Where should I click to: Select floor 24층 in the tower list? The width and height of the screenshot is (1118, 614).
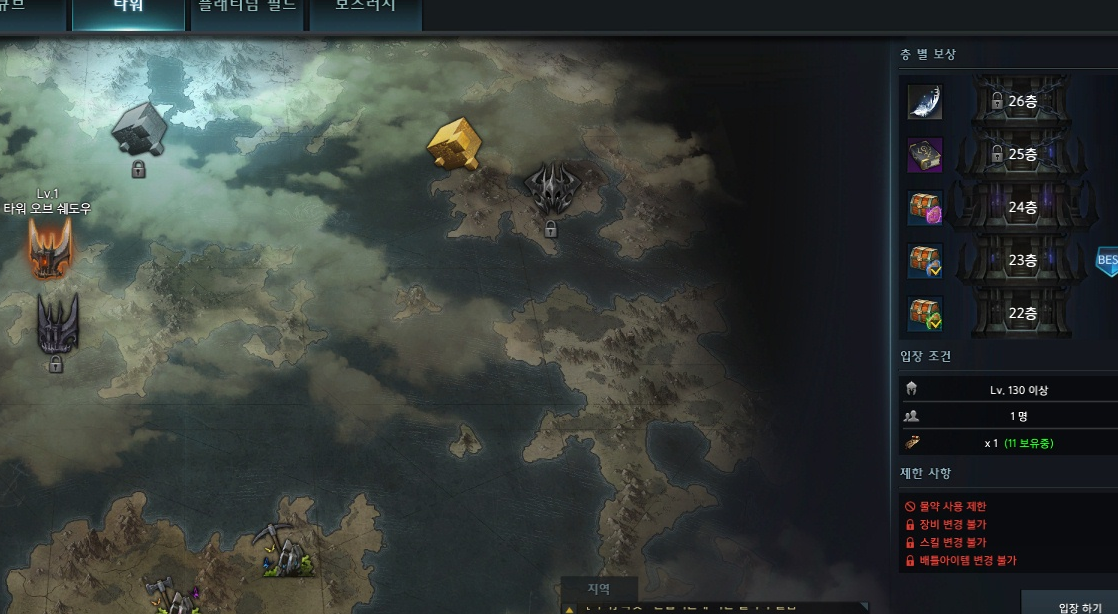(1021, 208)
